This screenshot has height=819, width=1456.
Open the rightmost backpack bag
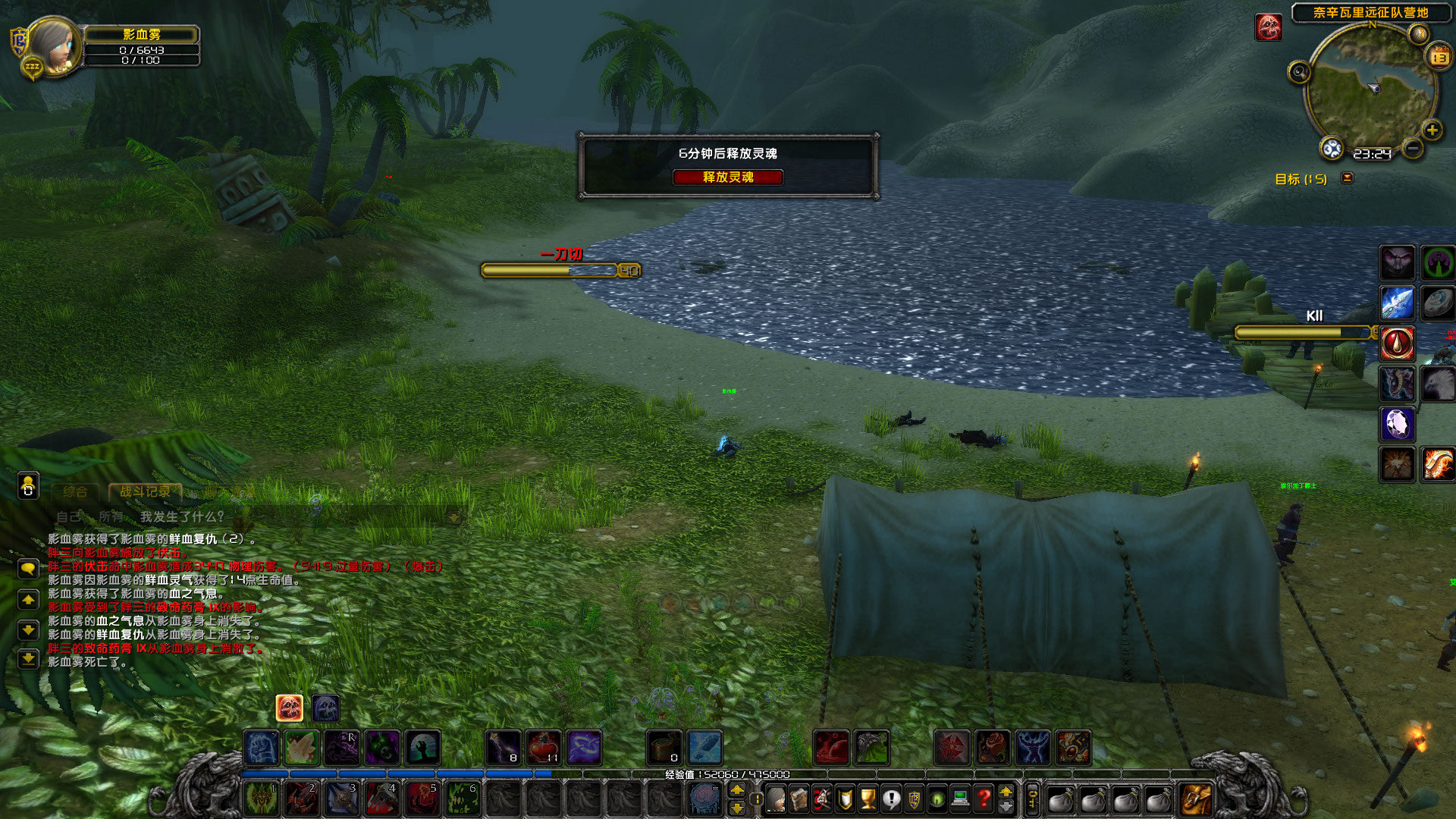pyautogui.click(x=1196, y=800)
